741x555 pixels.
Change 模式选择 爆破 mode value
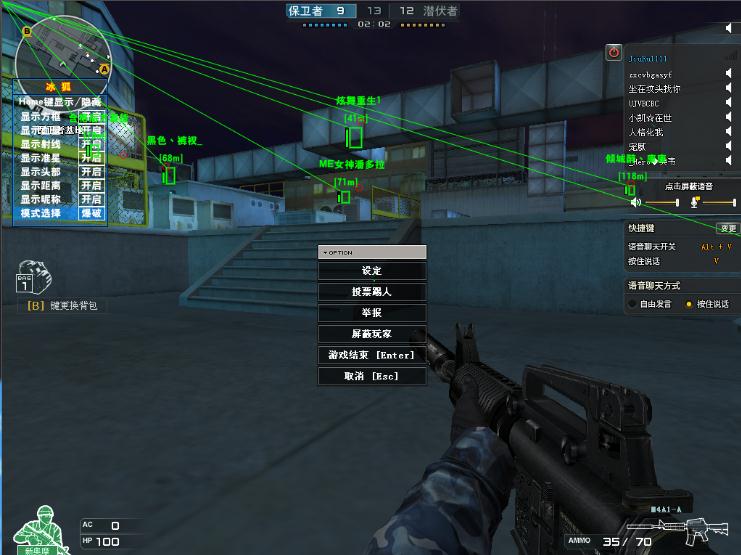[x=91, y=214]
